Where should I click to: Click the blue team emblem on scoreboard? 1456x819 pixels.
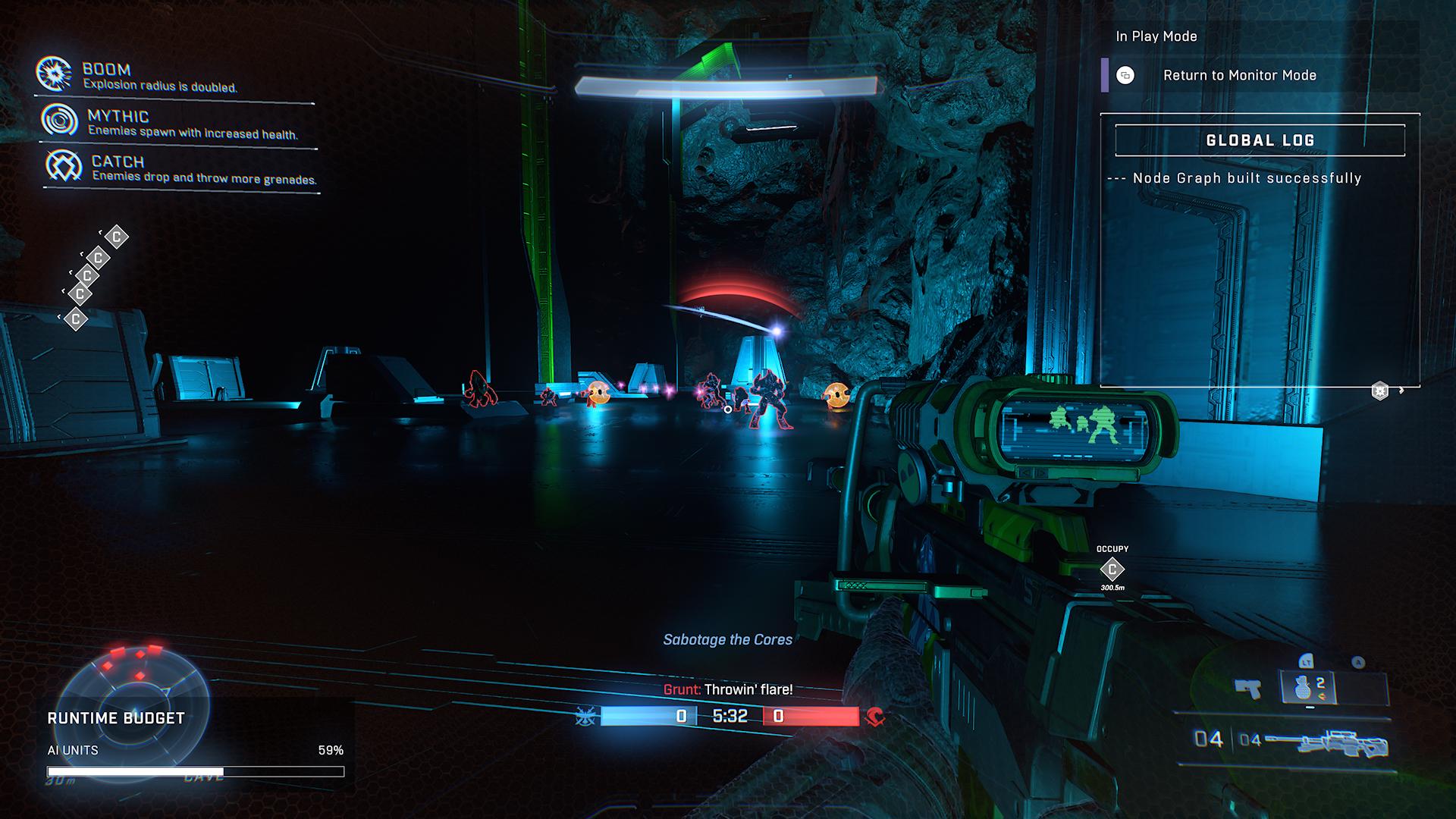coord(585,716)
